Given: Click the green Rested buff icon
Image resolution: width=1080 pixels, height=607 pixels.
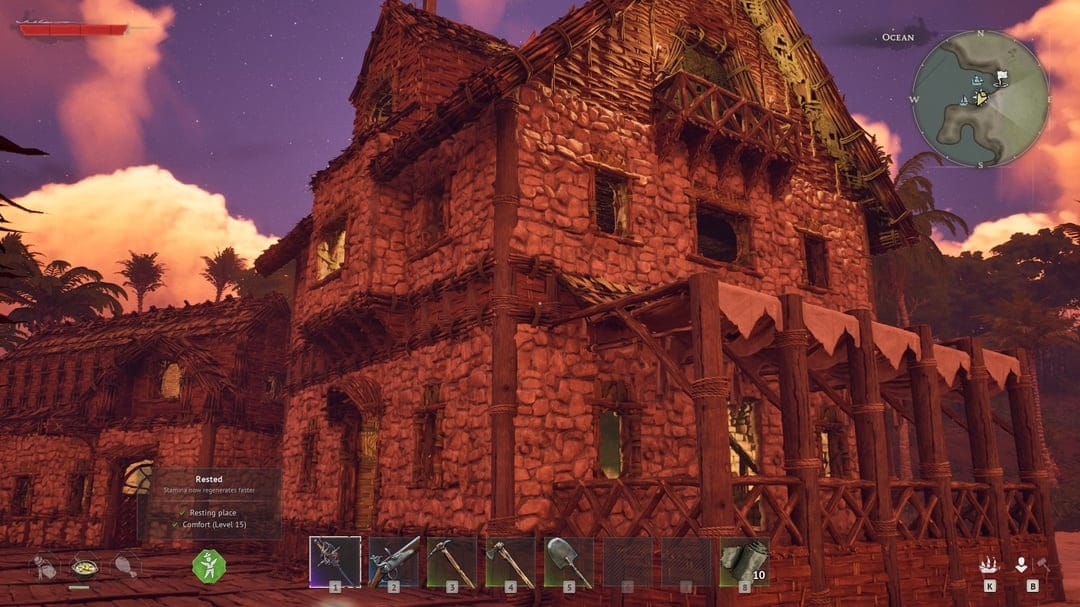Looking at the screenshot, I should tap(209, 566).
